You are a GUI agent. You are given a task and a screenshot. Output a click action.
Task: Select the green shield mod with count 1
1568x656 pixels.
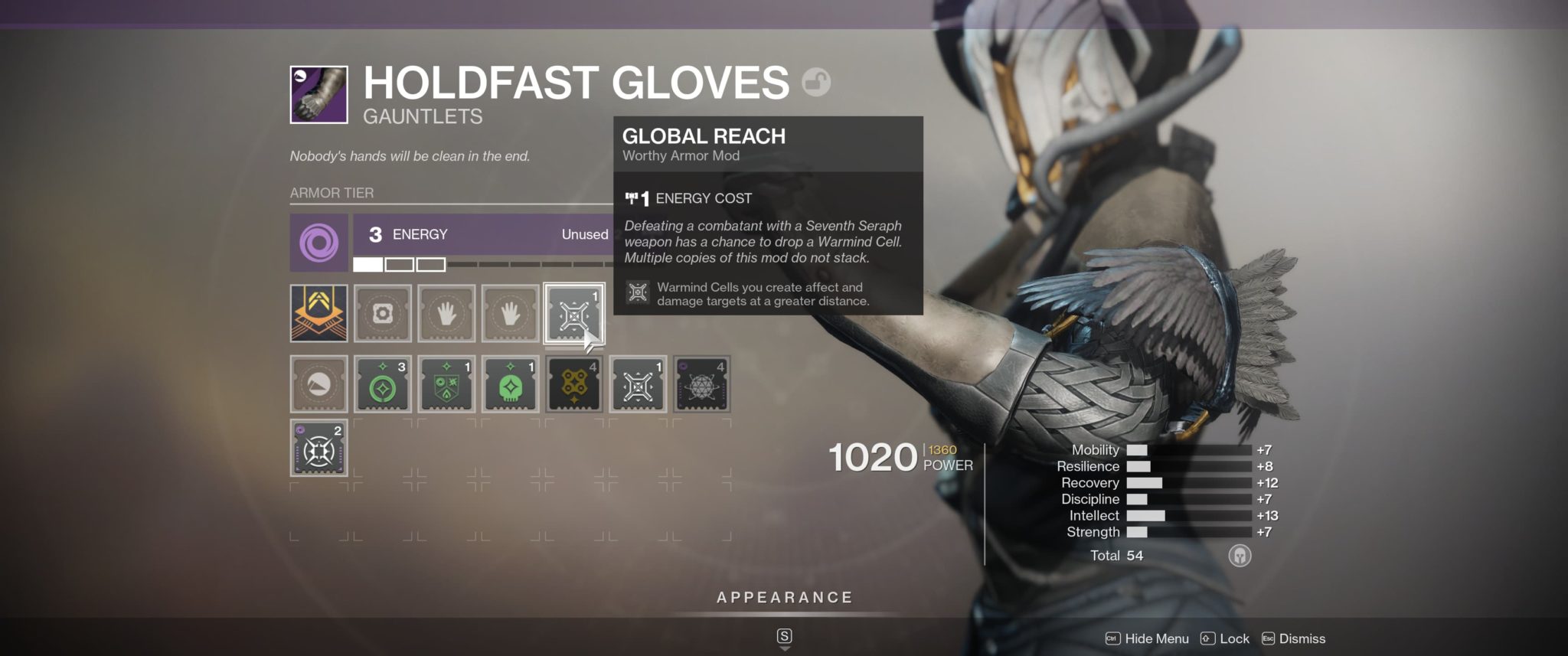click(x=446, y=384)
